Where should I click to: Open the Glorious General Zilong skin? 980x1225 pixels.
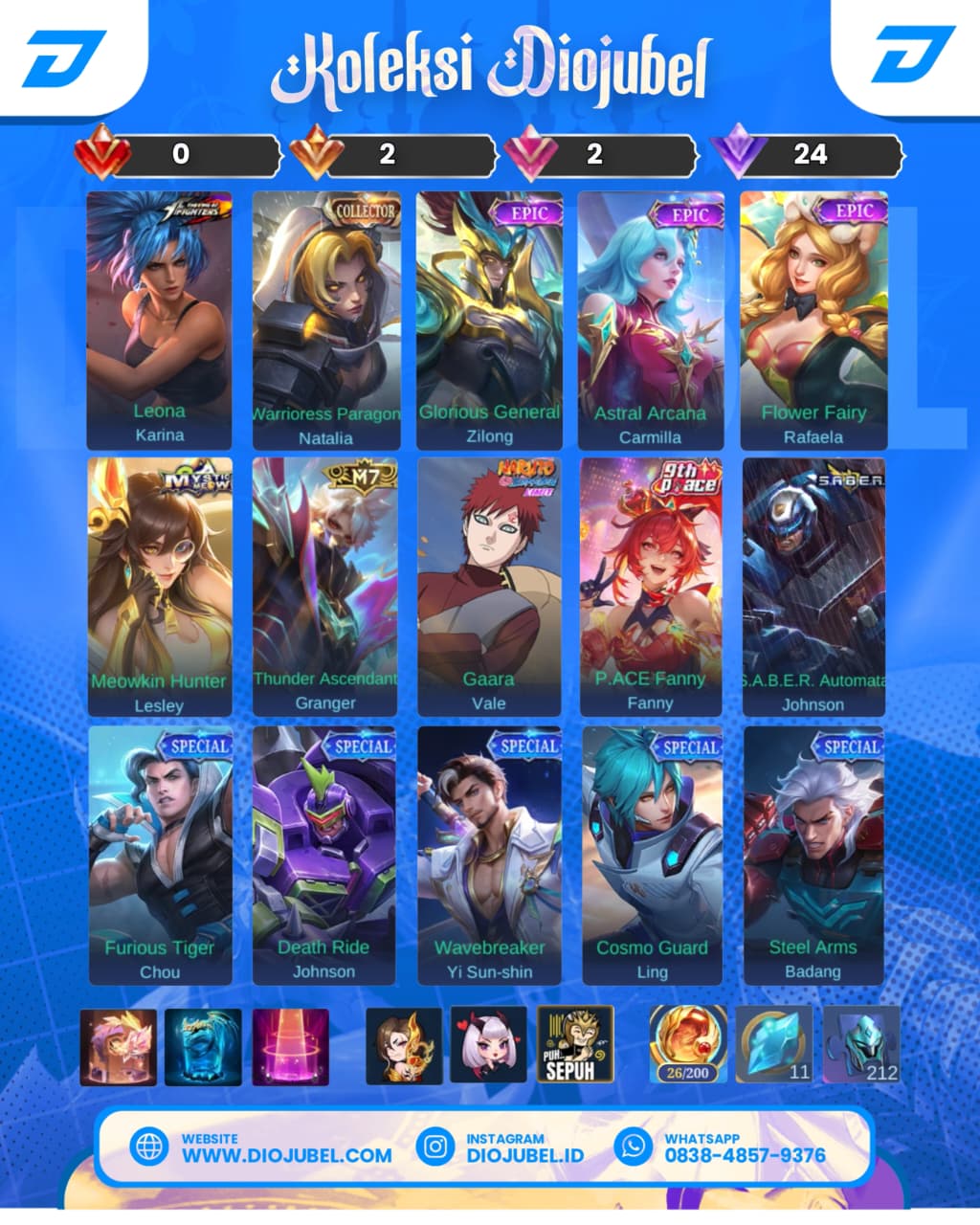489,321
